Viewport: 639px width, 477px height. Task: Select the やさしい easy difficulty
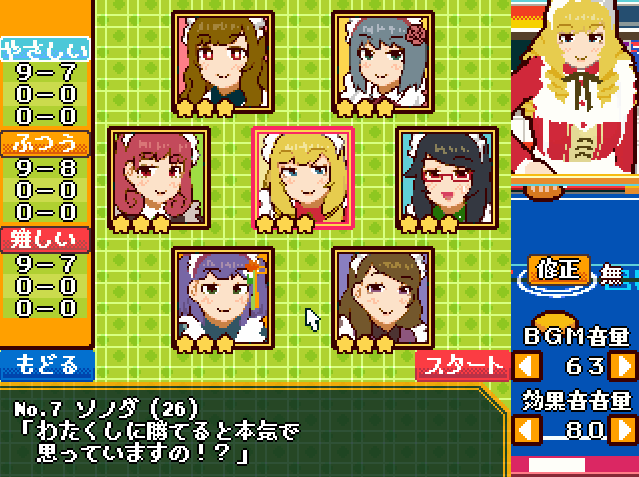(x=45, y=50)
